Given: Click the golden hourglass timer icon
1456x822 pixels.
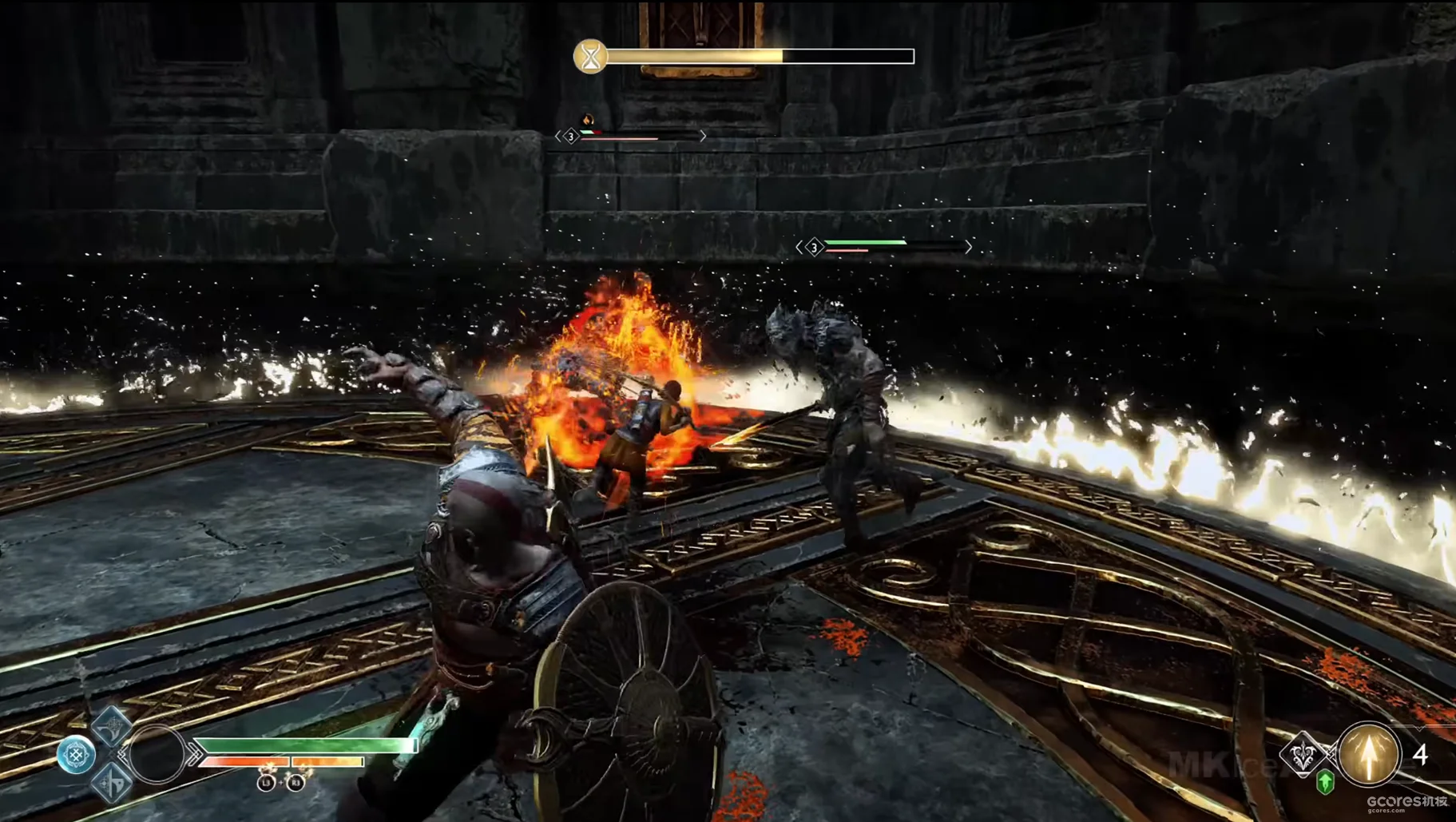Looking at the screenshot, I should point(590,57).
